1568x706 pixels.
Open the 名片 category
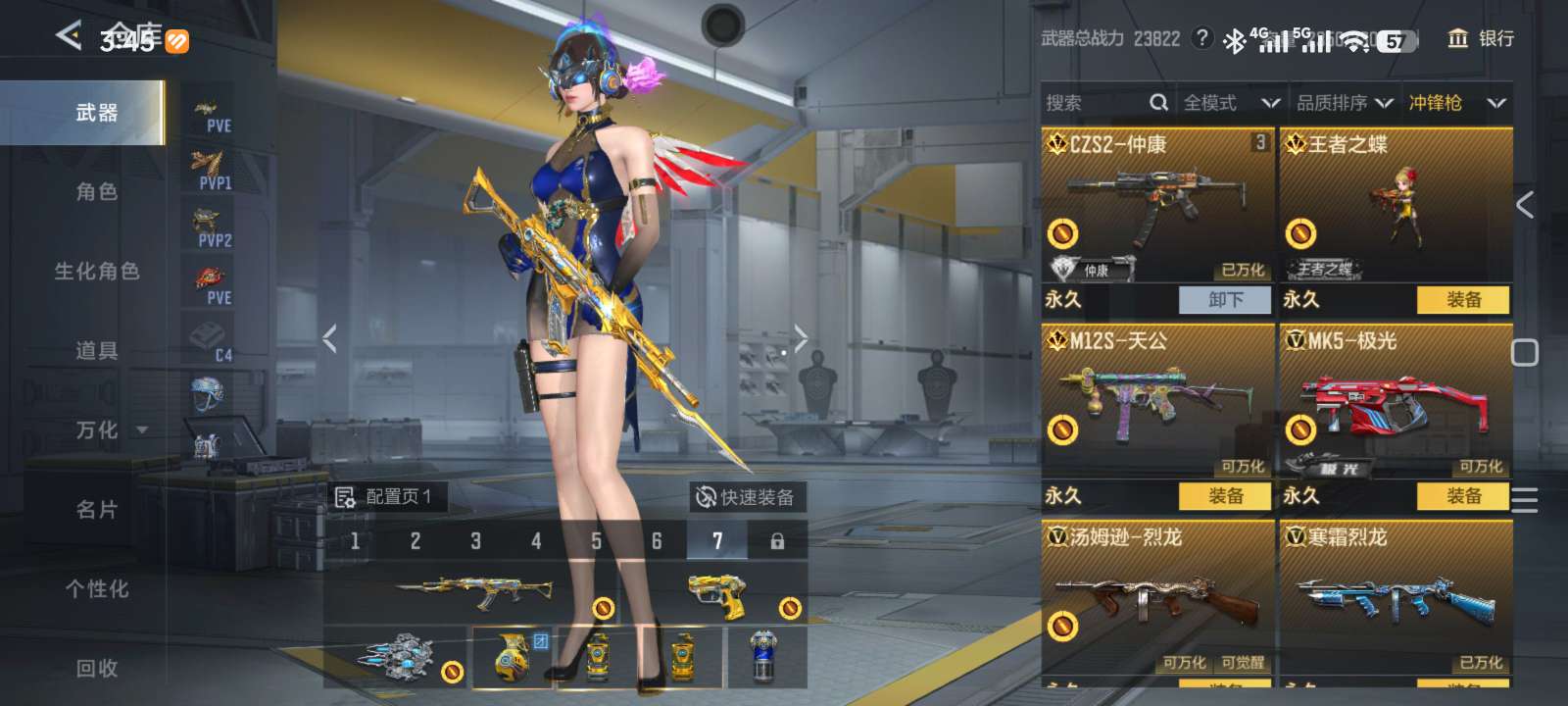[96, 510]
